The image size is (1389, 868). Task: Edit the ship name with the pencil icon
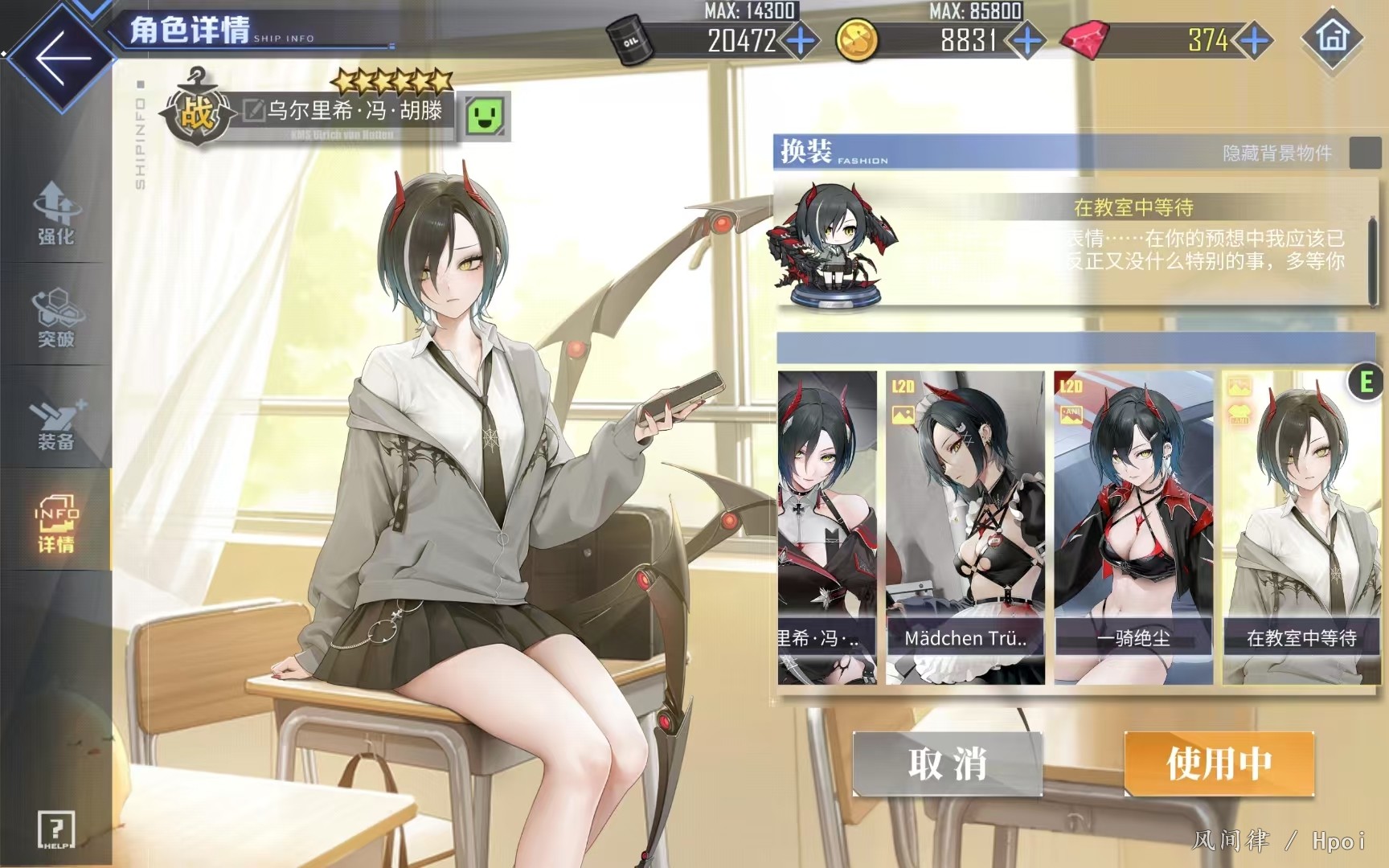(x=254, y=111)
